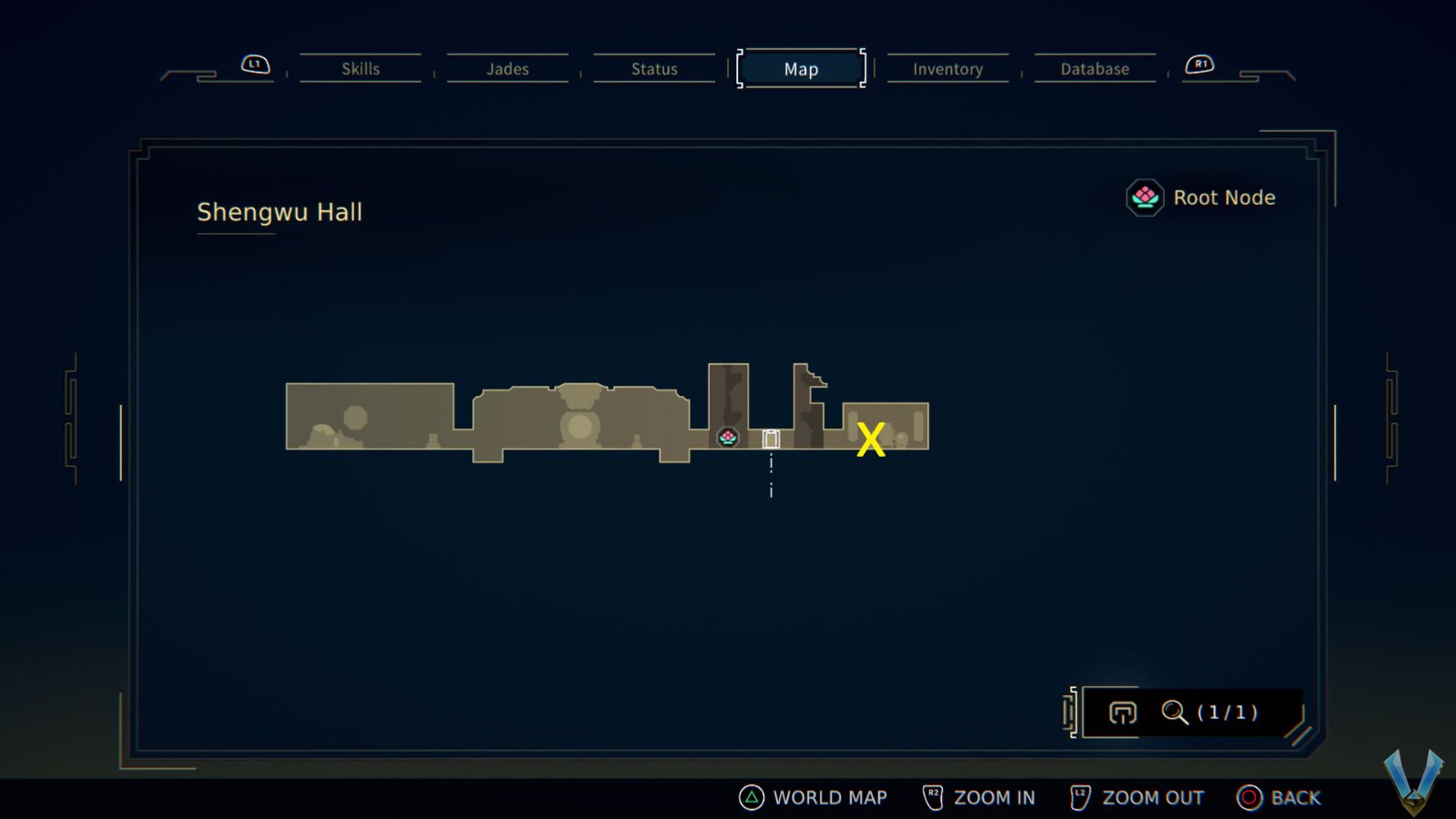The height and width of the screenshot is (819, 1456).
Task: Click the Shengwu Hall title text
Action: click(280, 212)
